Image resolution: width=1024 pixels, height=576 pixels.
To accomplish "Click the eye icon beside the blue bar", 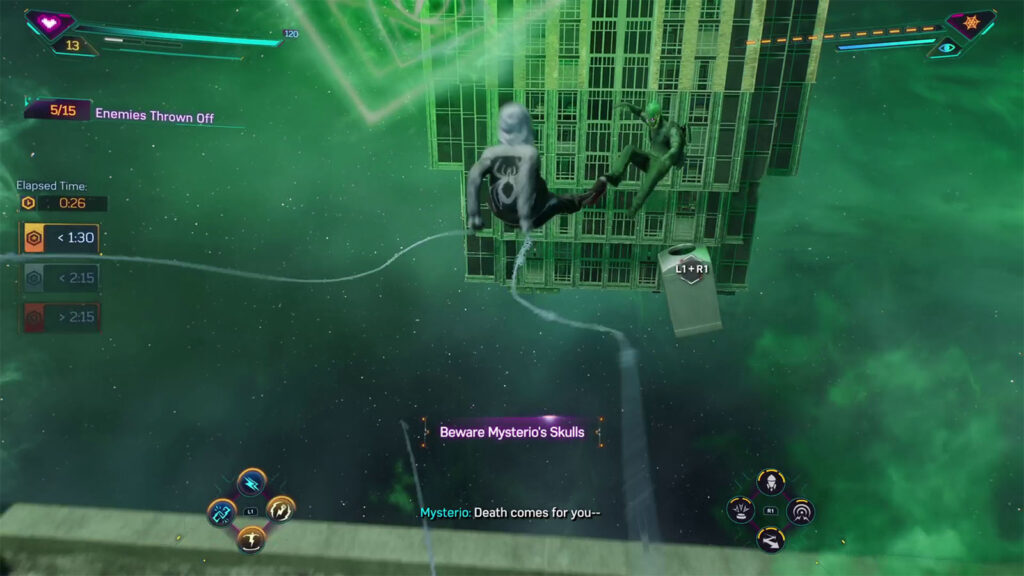I will click(x=946, y=46).
